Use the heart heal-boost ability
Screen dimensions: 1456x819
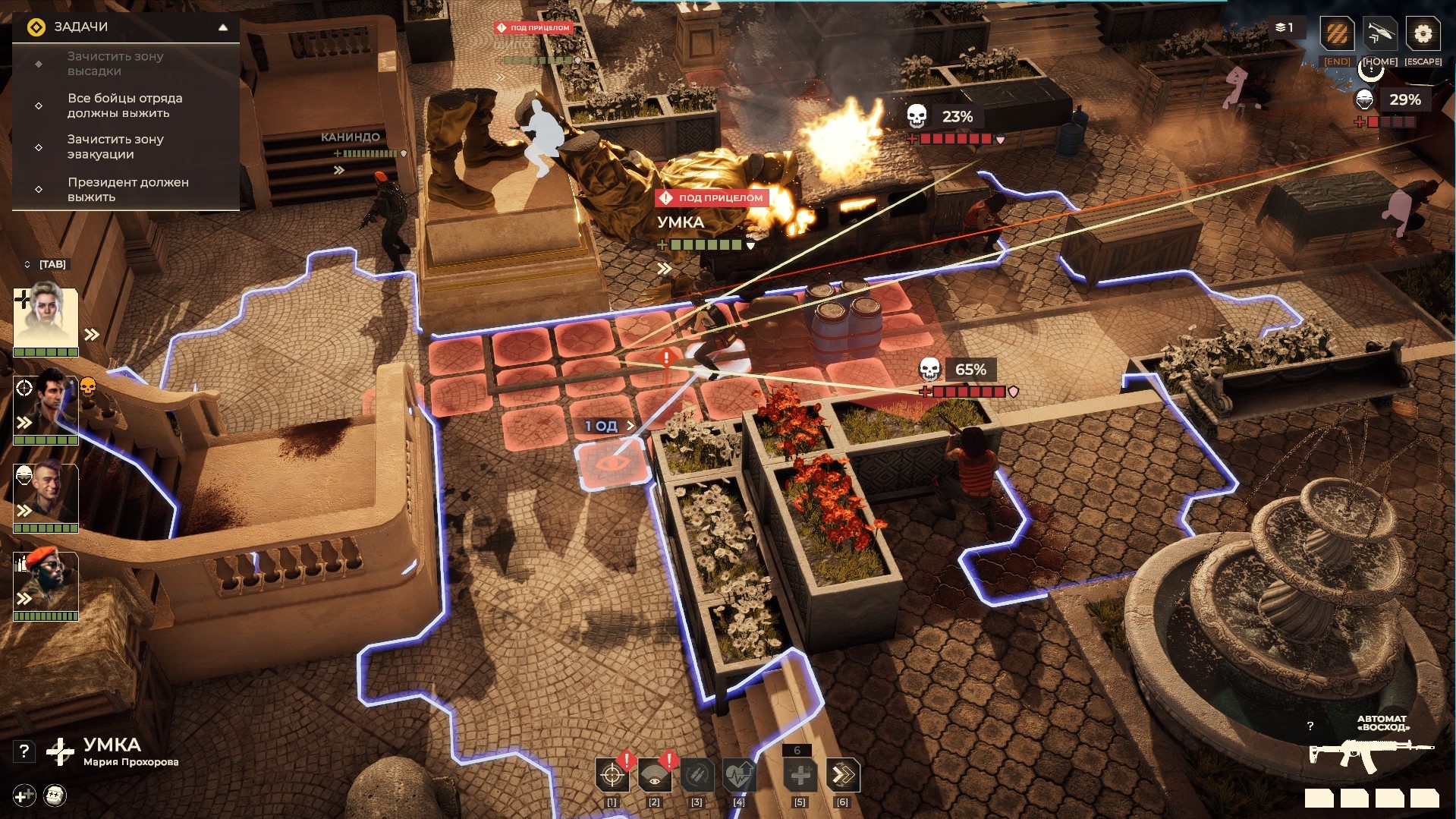point(738,776)
